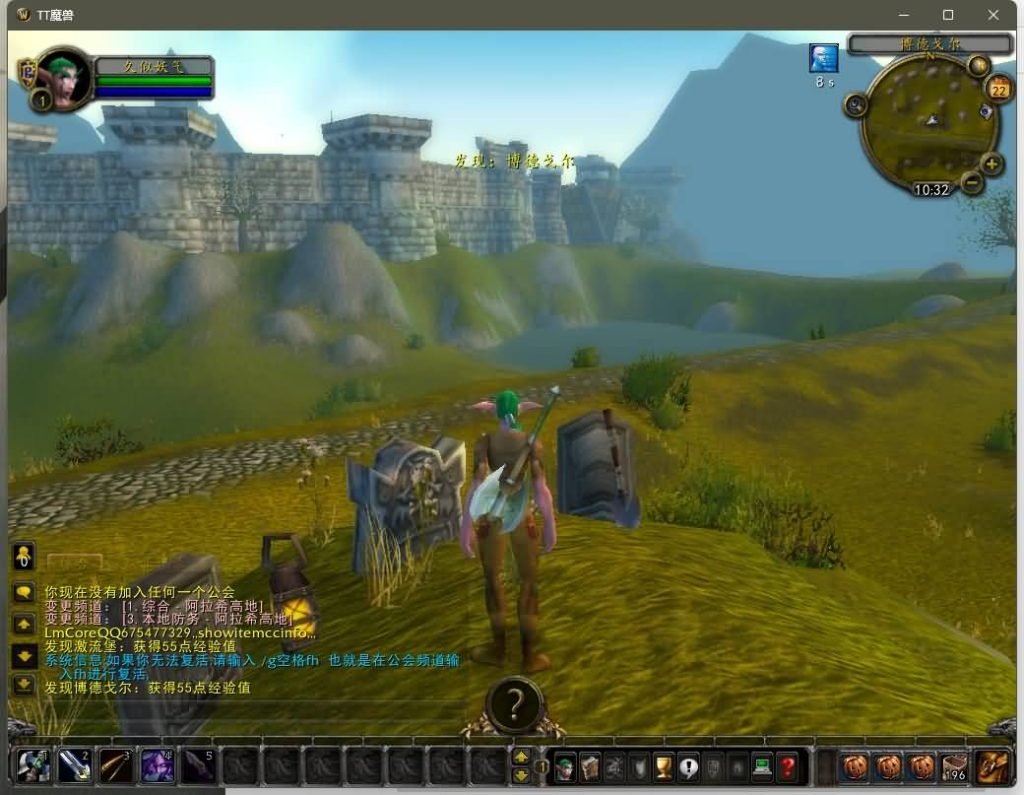Open the chat speech bubble button
The height and width of the screenshot is (795, 1024).
click(x=24, y=592)
